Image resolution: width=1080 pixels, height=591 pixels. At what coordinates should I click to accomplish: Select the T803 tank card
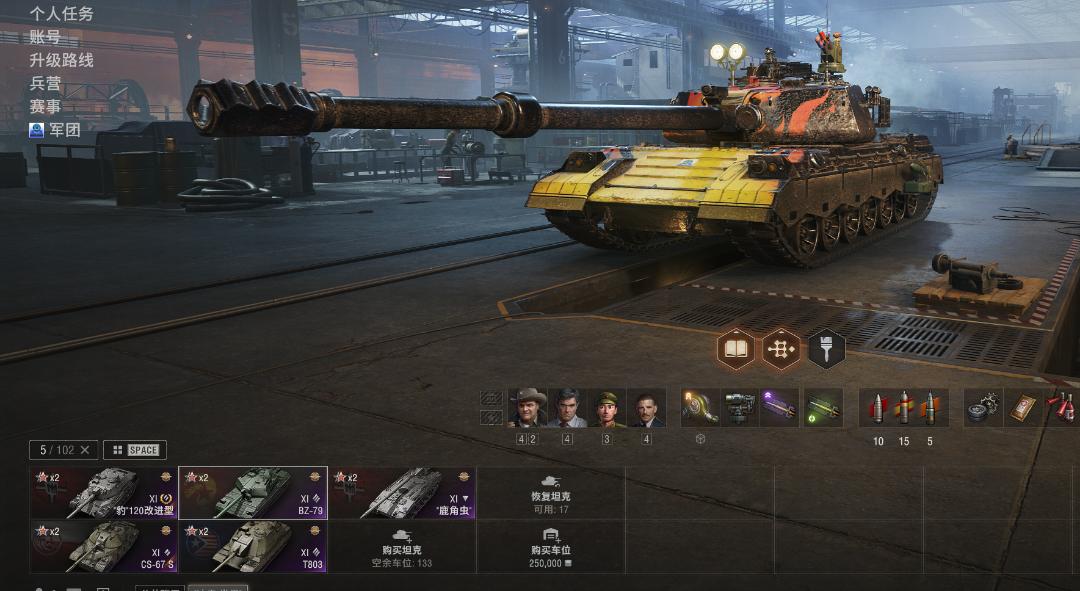click(253, 546)
